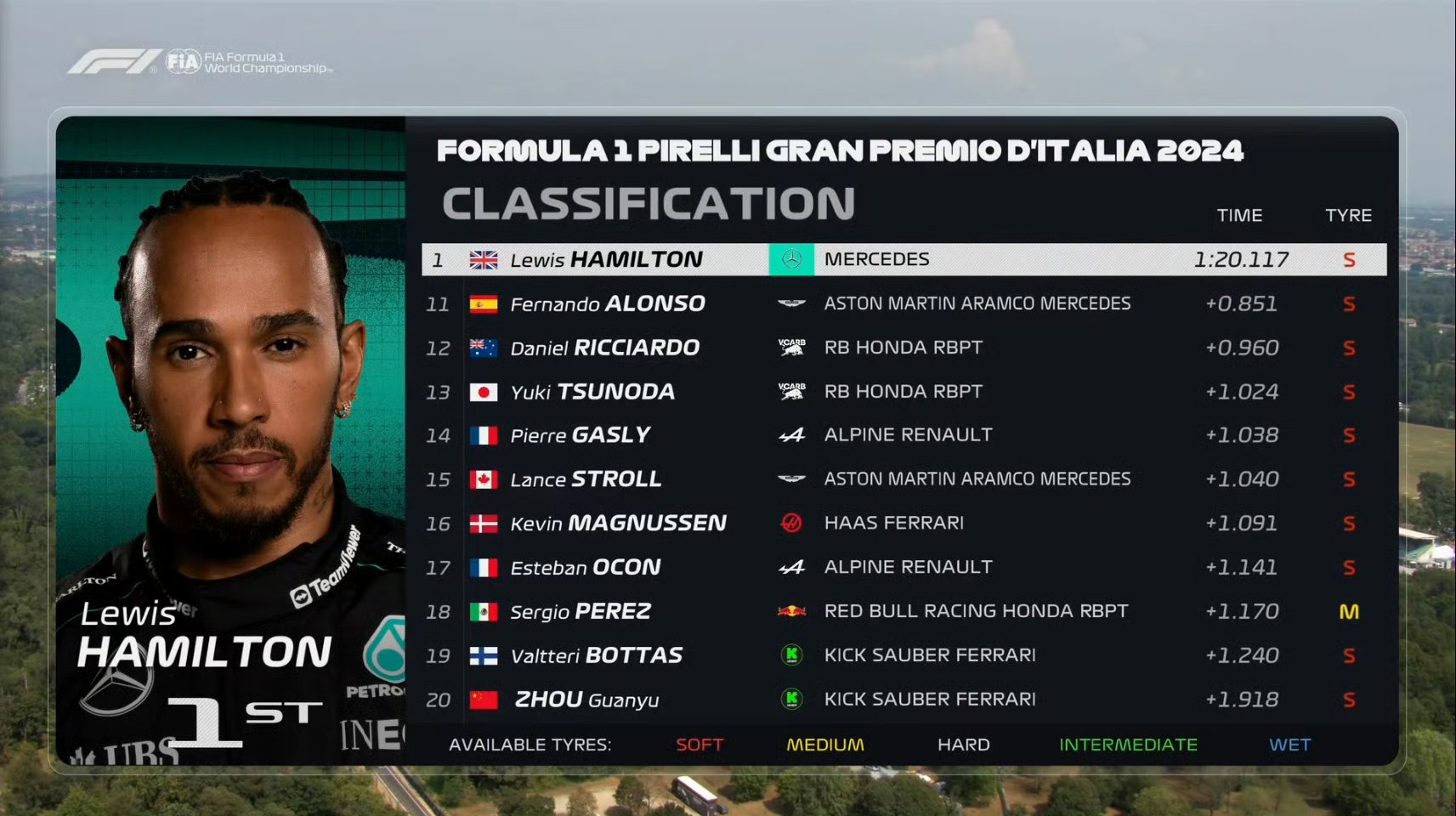The height and width of the screenshot is (816, 1456).
Task: Click Valtteri Bottas in the classification
Action: (x=596, y=655)
